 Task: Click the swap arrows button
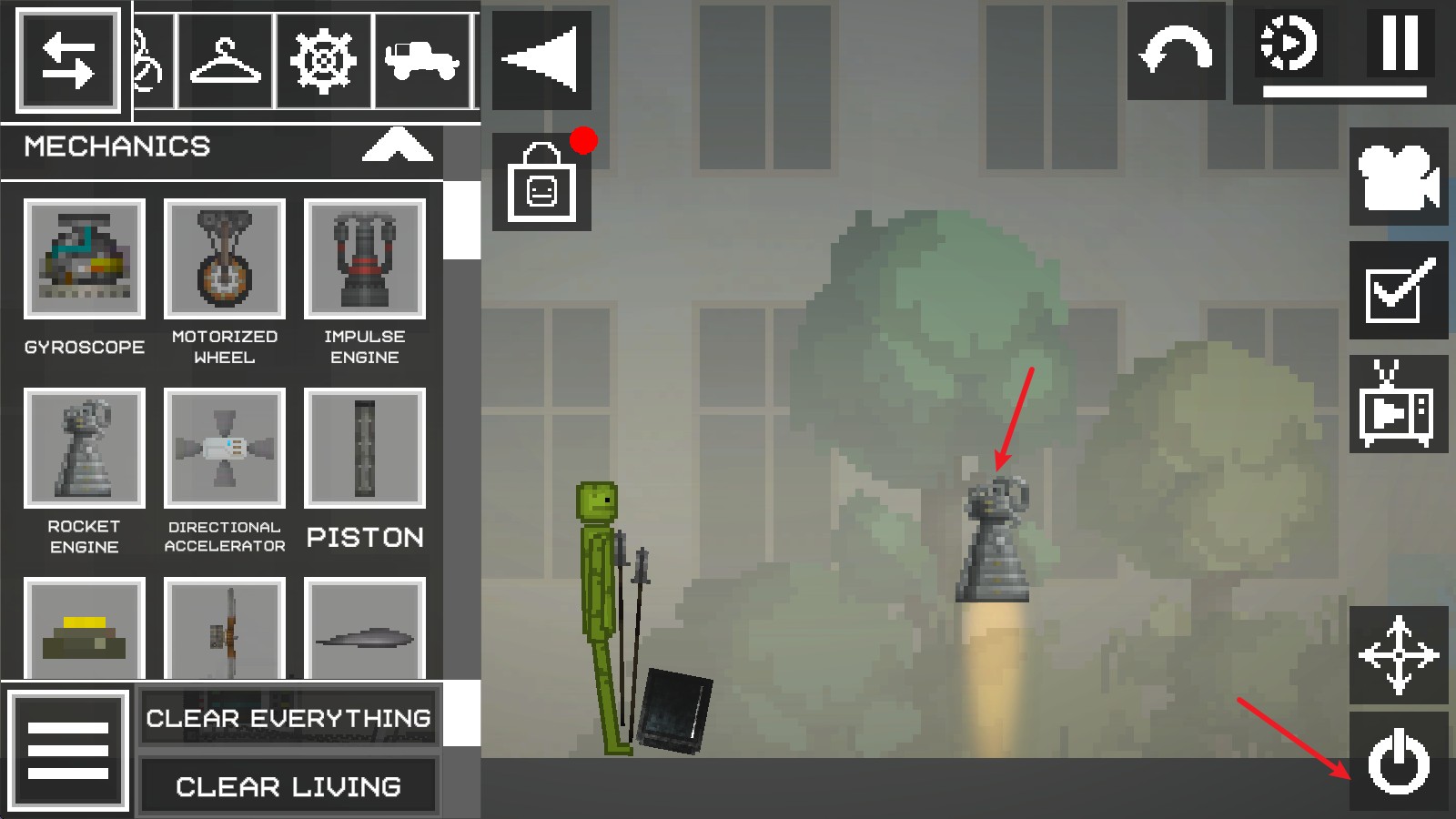[68, 61]
